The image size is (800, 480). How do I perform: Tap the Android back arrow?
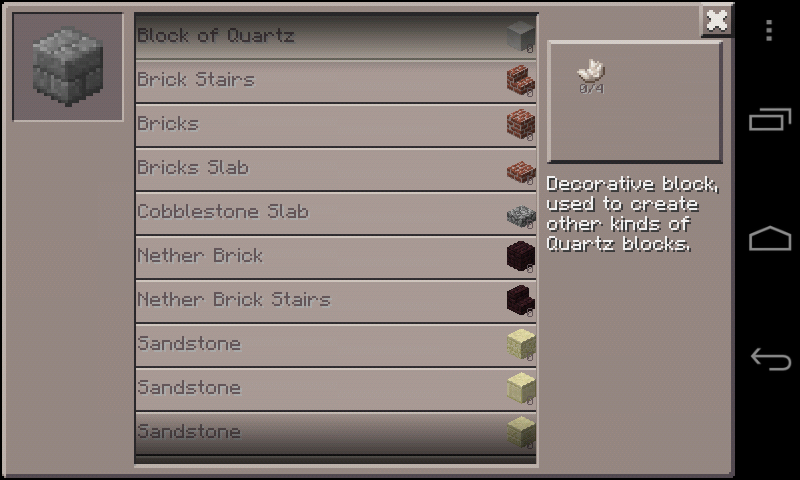coord(769,358)
